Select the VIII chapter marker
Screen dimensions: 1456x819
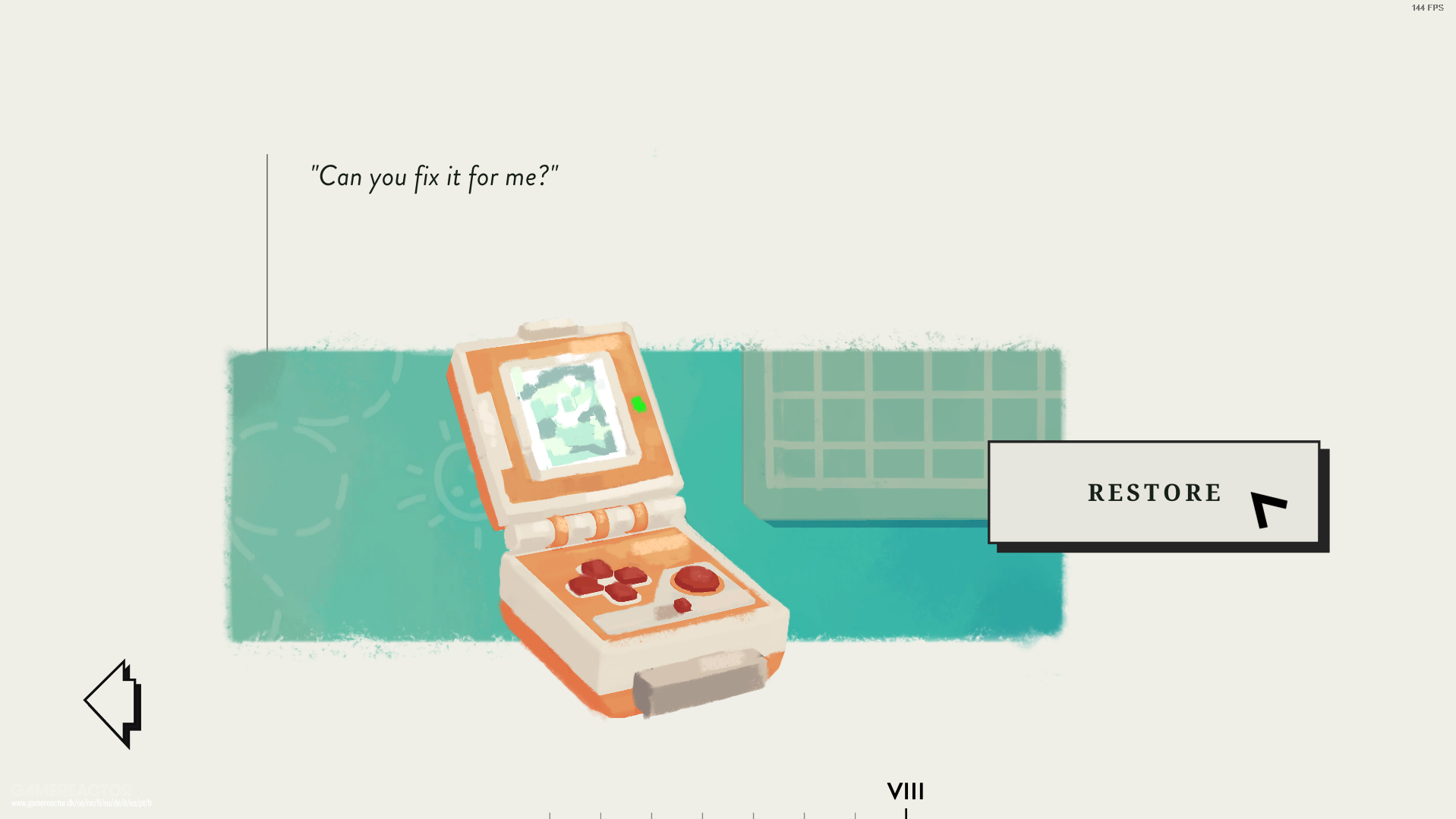905,792
